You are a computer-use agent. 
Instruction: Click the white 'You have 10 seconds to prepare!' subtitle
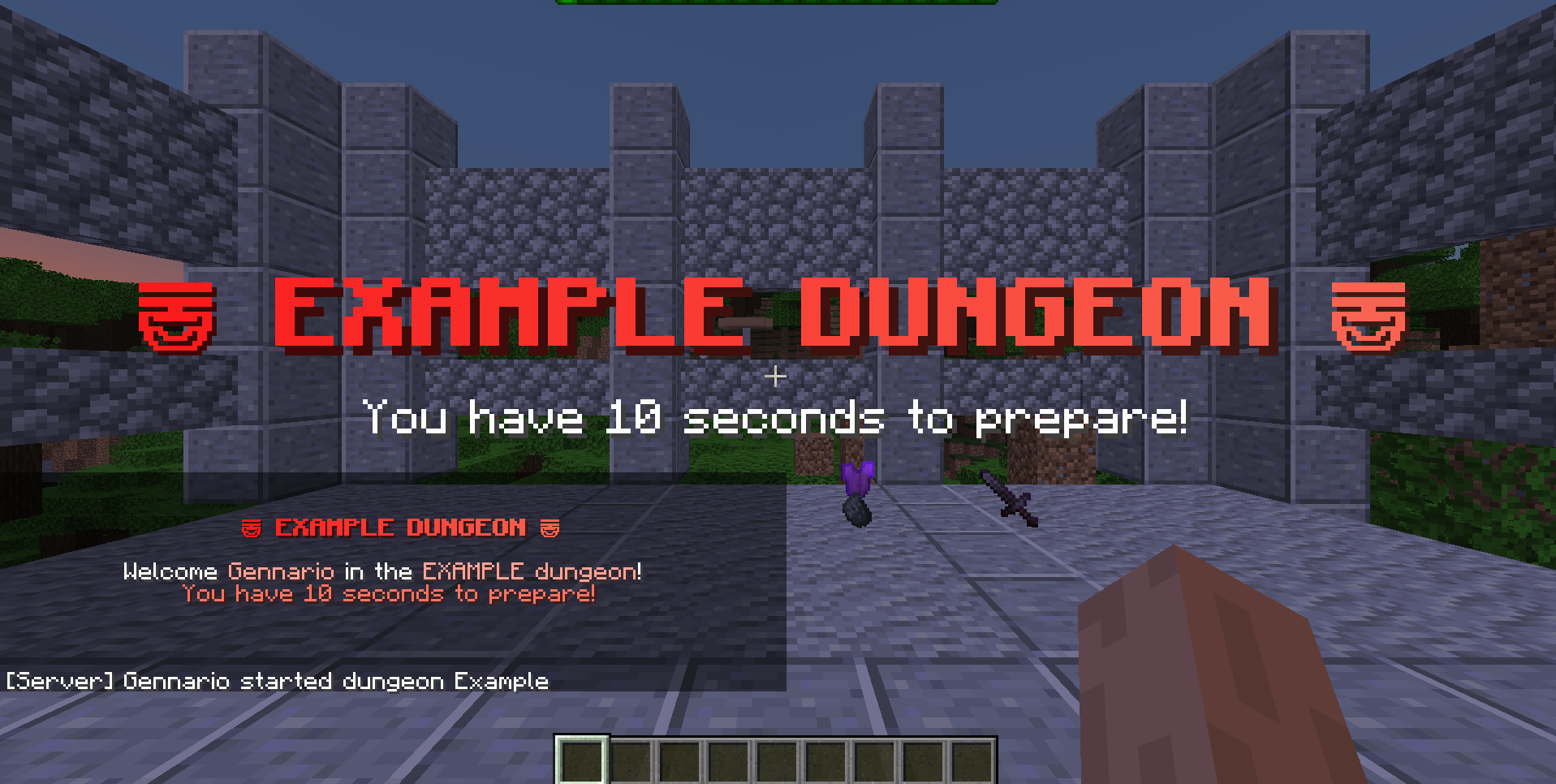[775, 417]
